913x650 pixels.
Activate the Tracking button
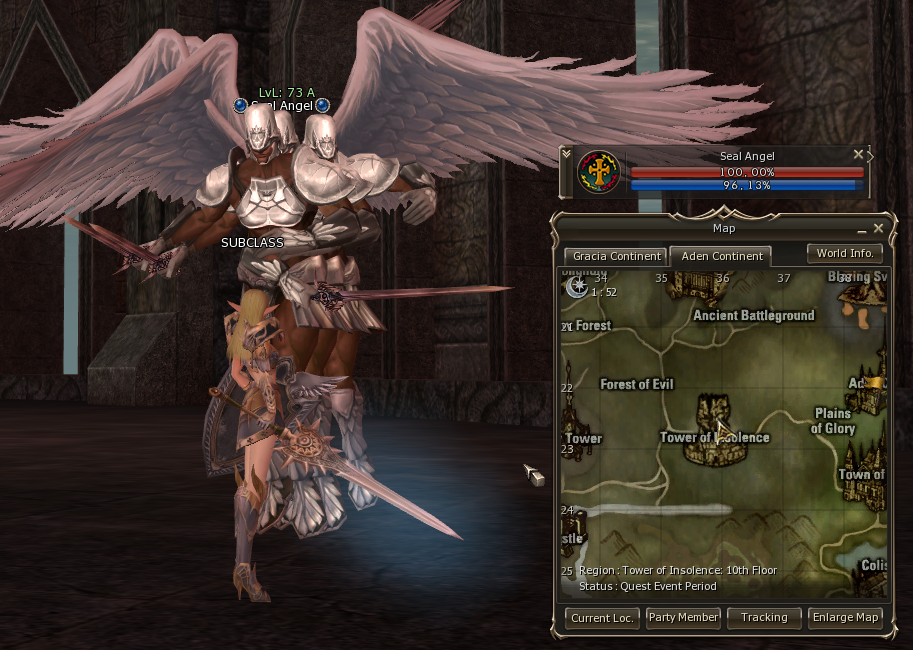(764, 617)
